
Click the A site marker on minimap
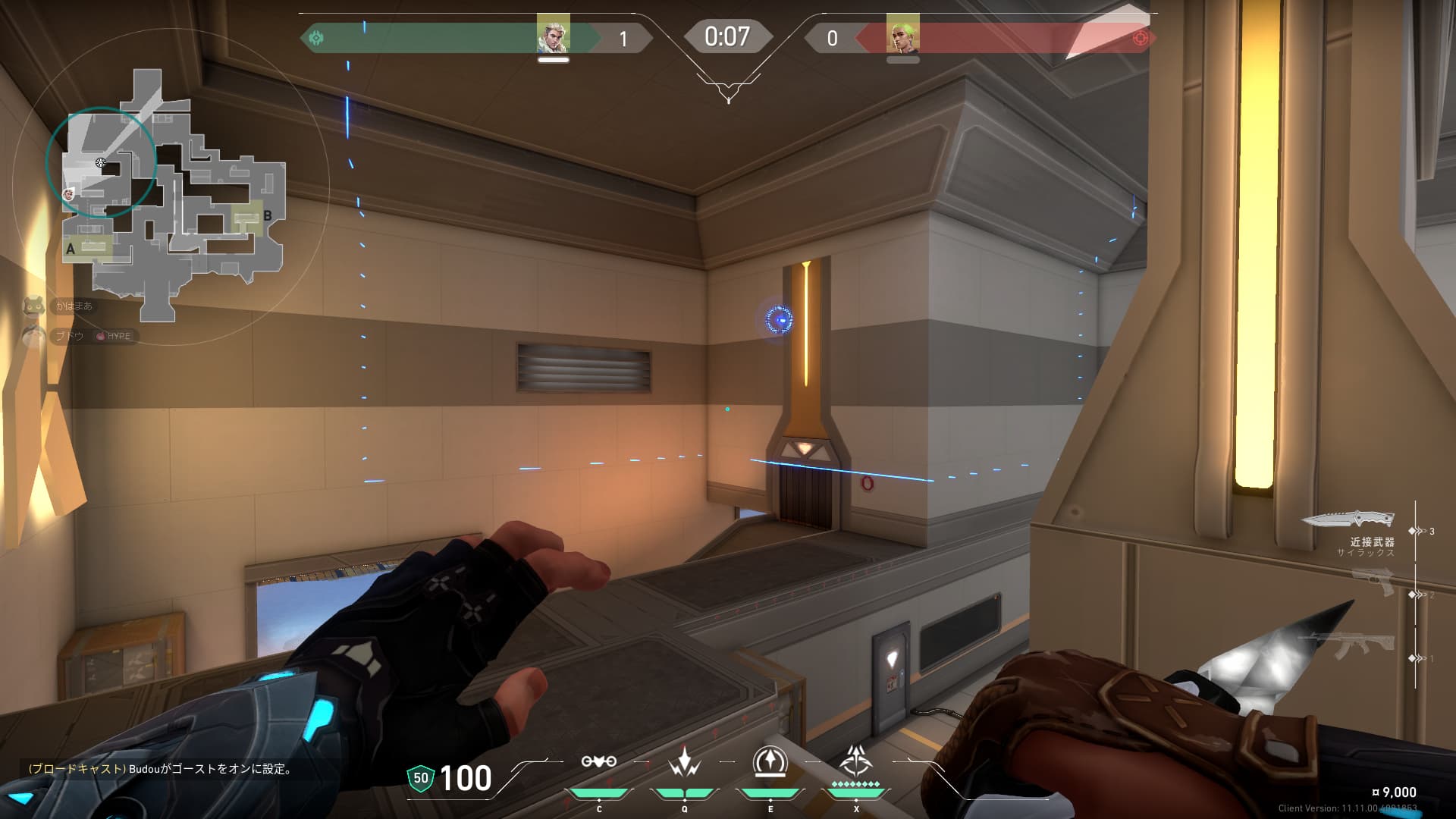tap(71, 249)
